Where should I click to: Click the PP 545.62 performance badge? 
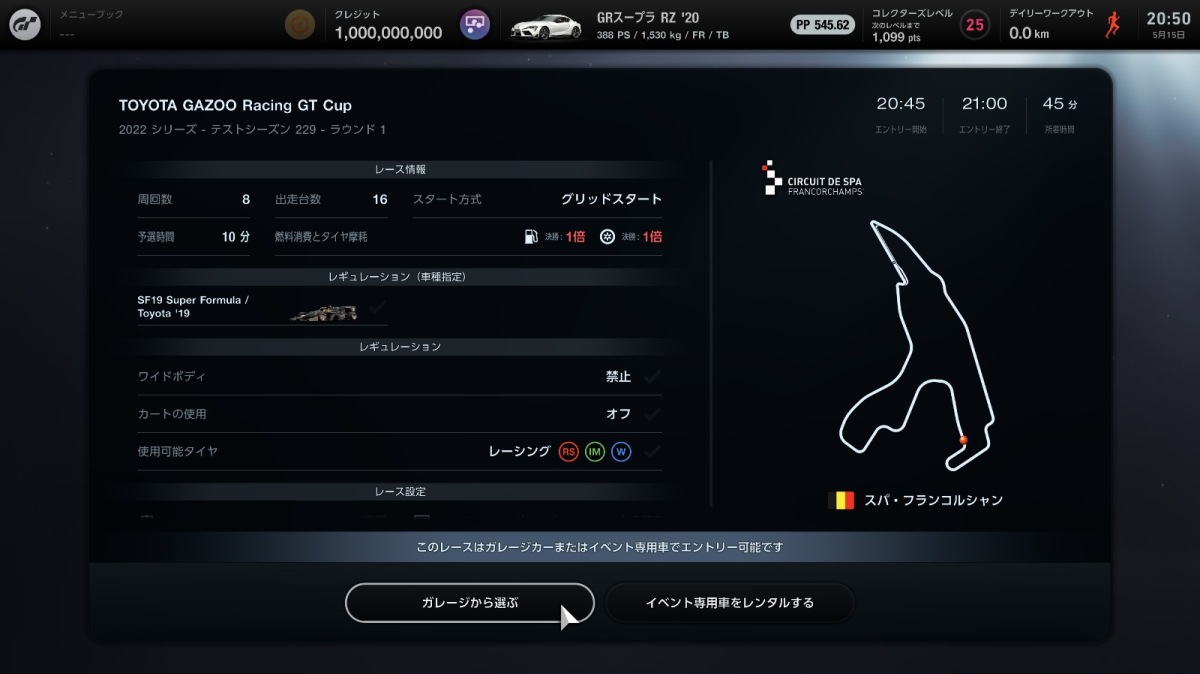coord(823,25)
